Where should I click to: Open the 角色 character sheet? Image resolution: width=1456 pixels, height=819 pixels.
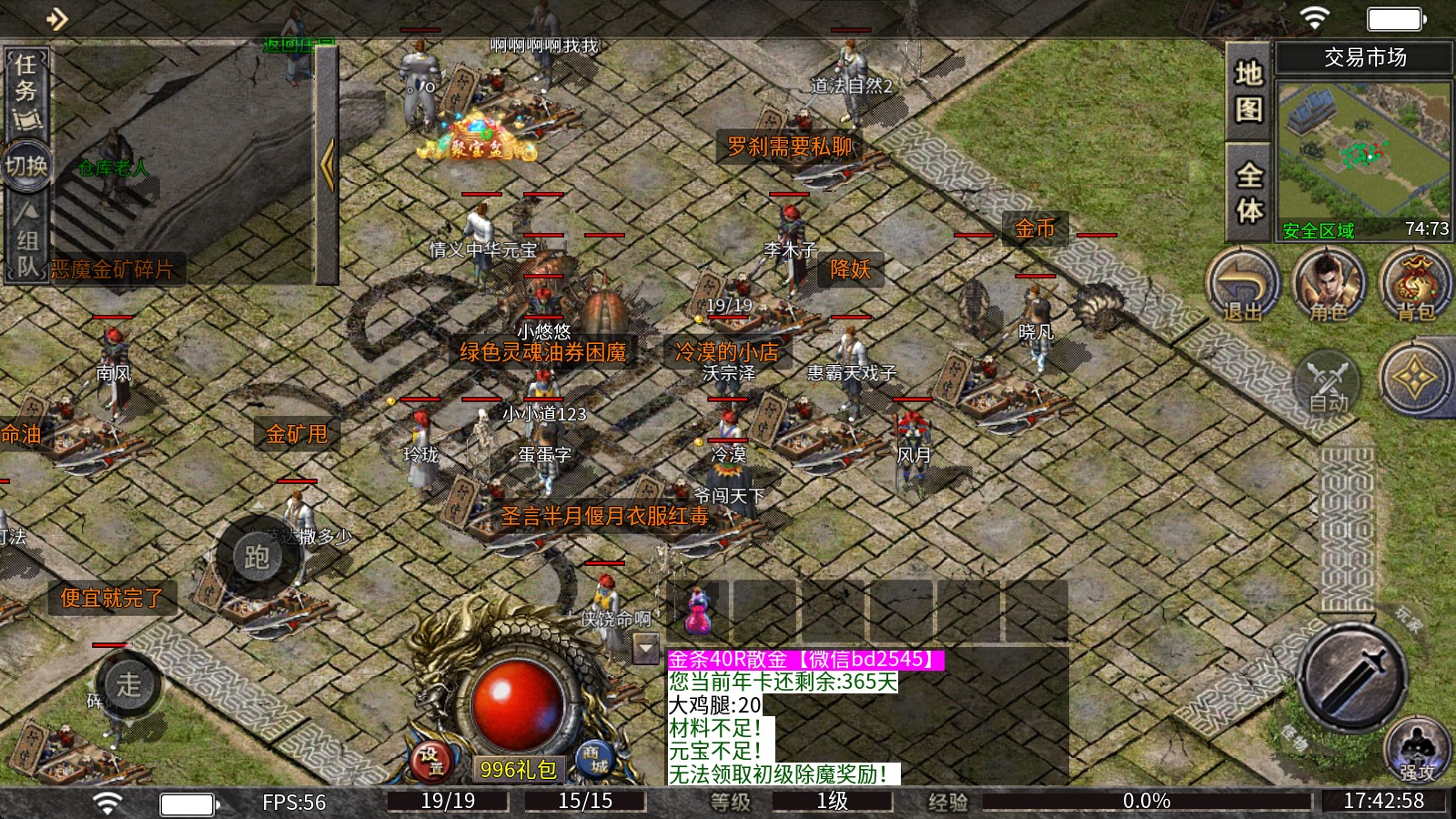[1328, 286]
